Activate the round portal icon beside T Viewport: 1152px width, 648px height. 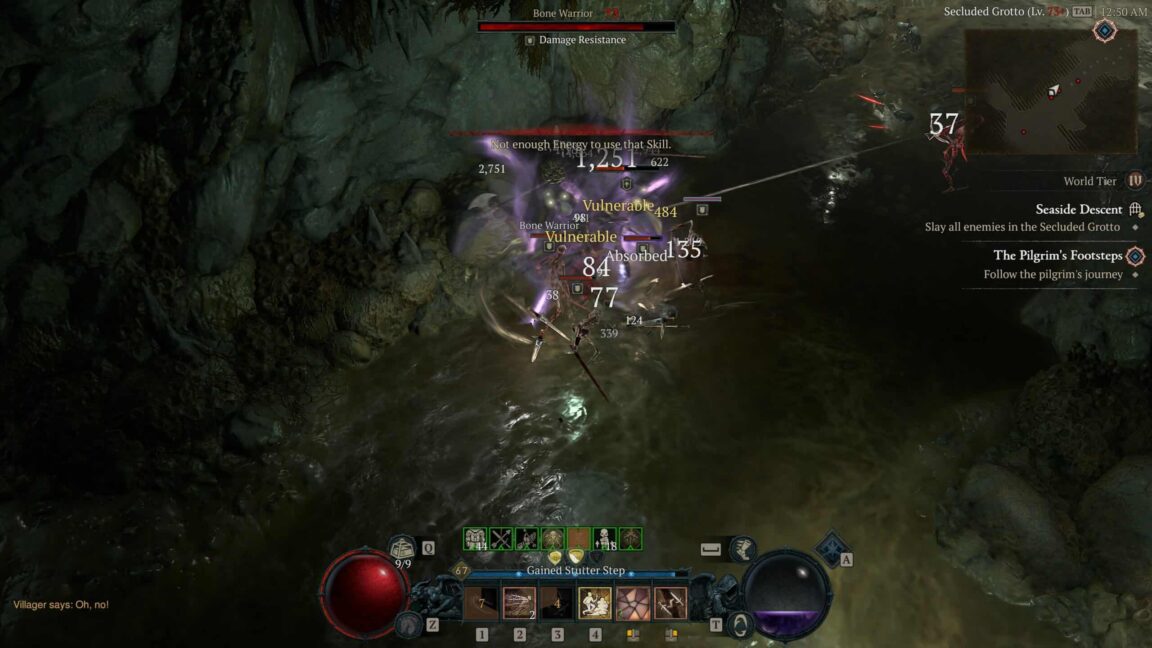(741, 624)
